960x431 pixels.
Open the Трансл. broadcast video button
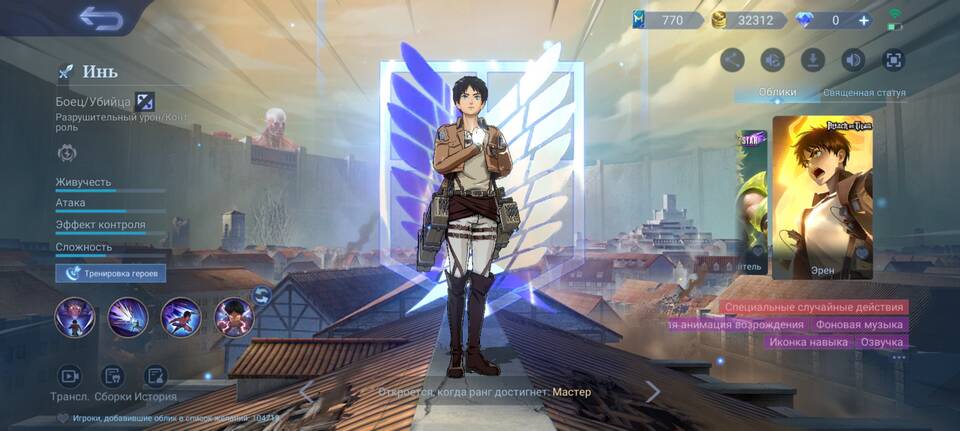pyautogui.click(x=70, y=377)
